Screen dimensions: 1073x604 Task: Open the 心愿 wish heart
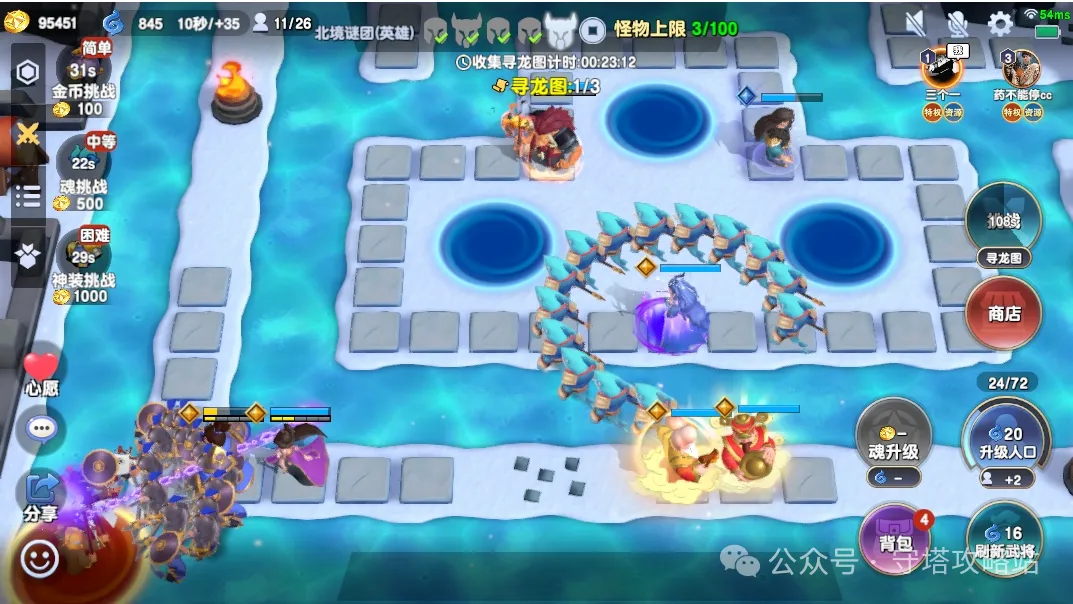point(41,374)
